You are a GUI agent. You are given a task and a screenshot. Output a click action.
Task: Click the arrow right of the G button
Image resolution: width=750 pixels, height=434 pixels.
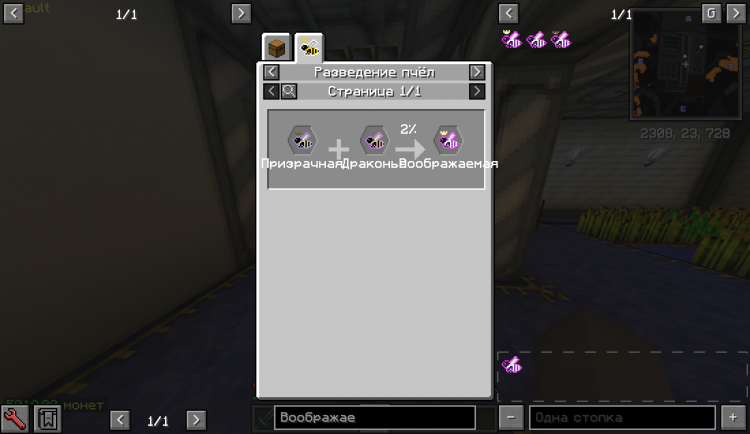[735, 13]
